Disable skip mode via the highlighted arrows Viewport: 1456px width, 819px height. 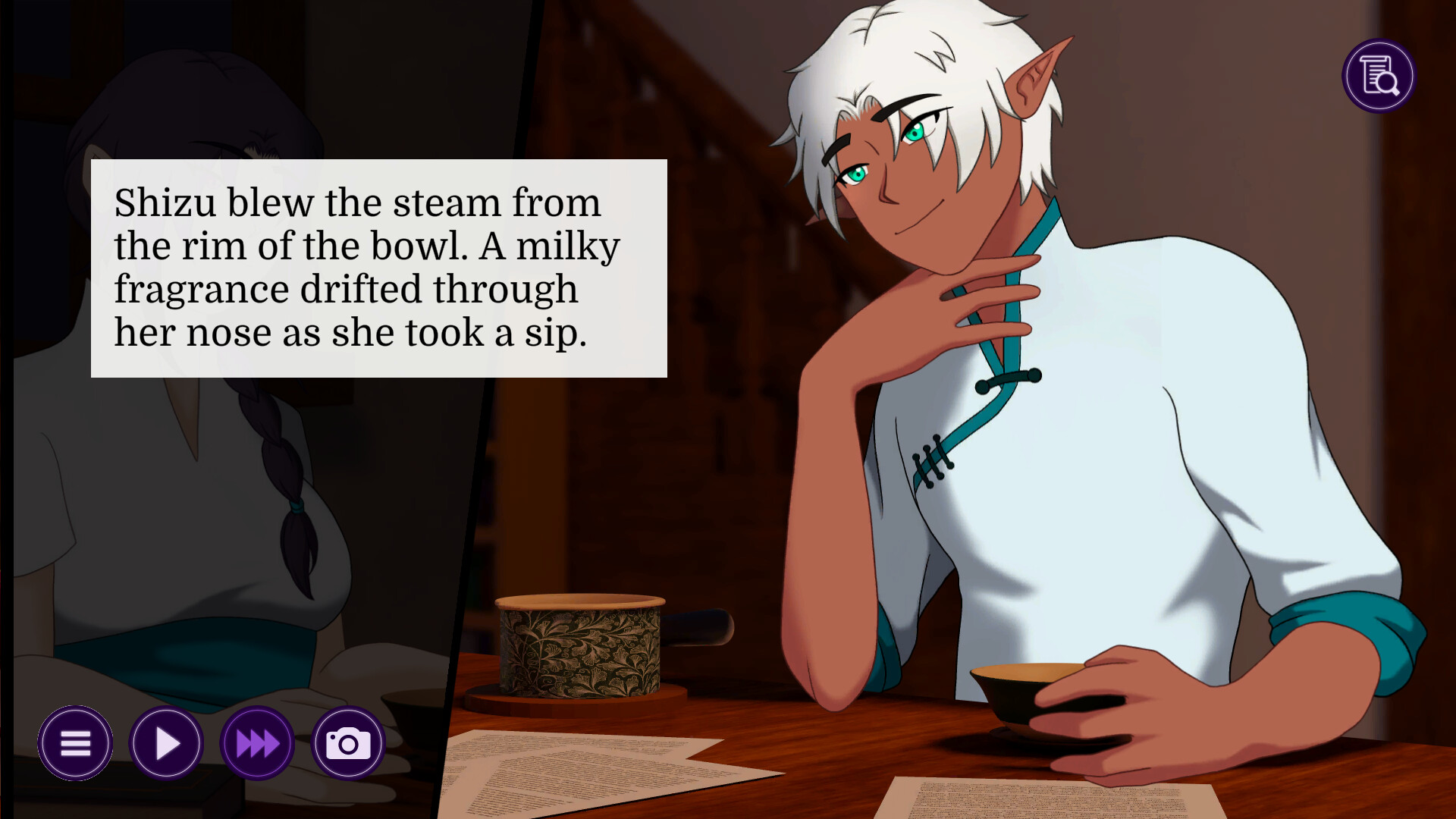click(x=256, y=743)
